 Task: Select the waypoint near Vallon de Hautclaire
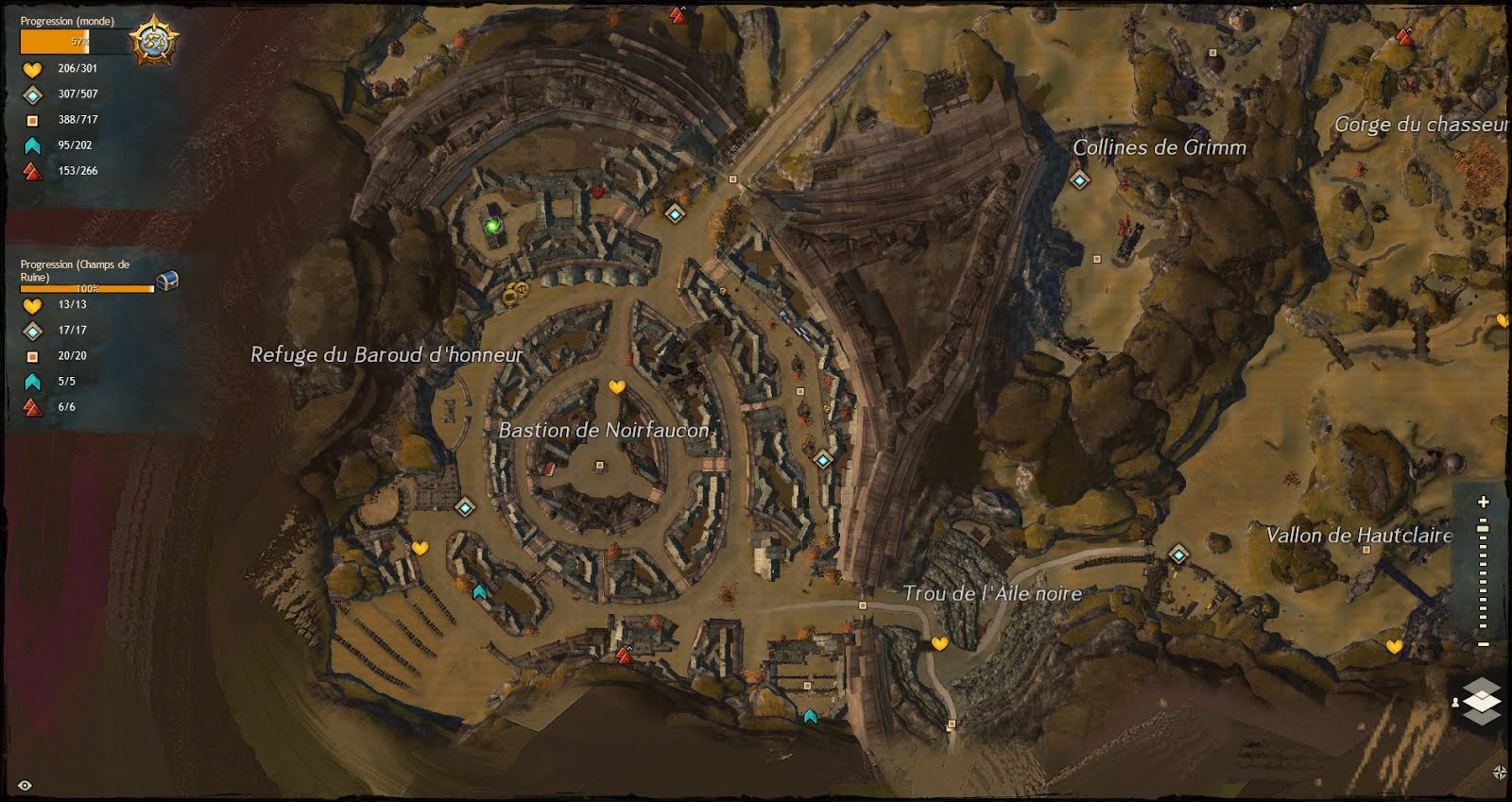(1179, 555)
